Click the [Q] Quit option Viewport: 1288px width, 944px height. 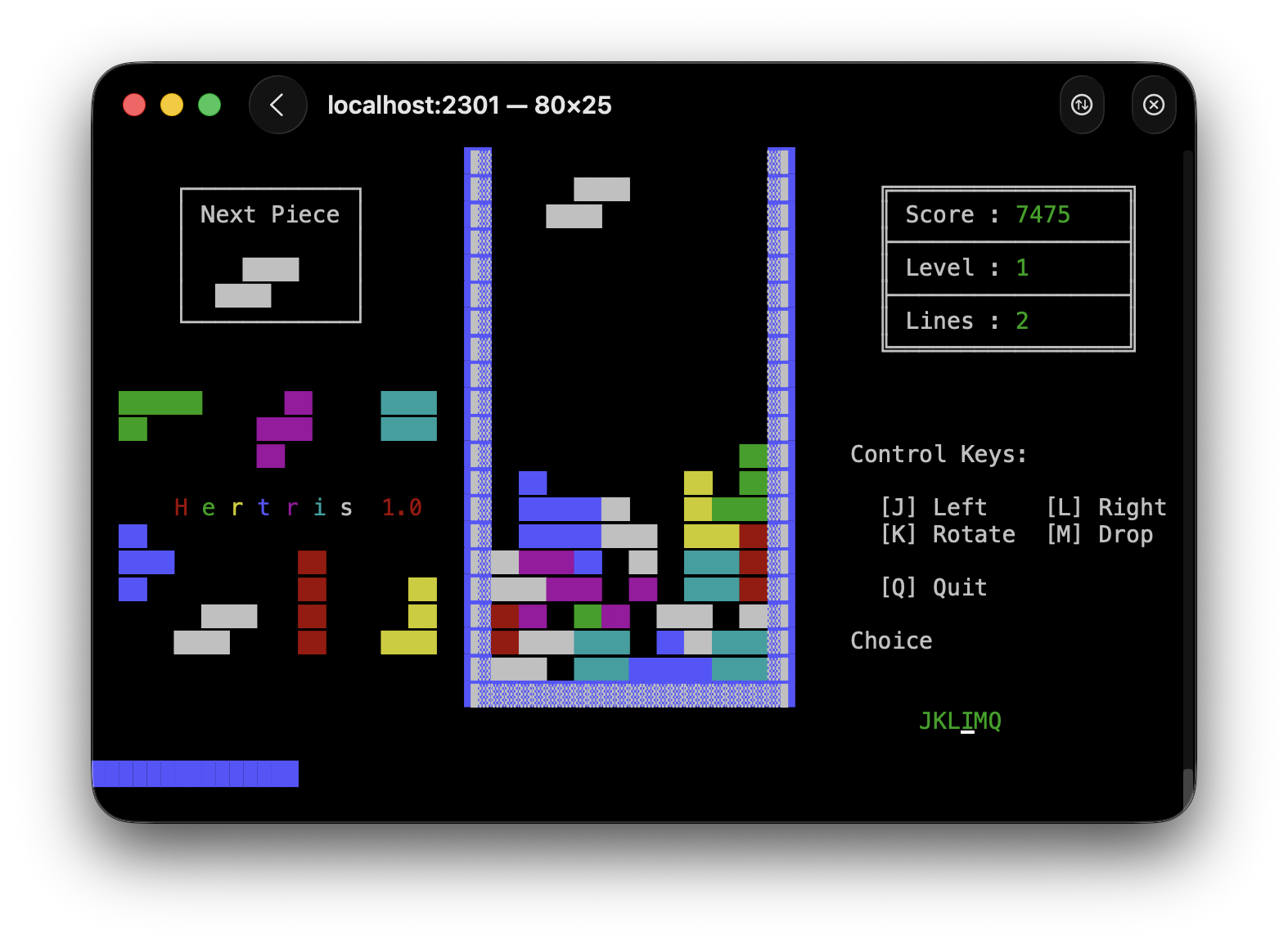point(933,587)
